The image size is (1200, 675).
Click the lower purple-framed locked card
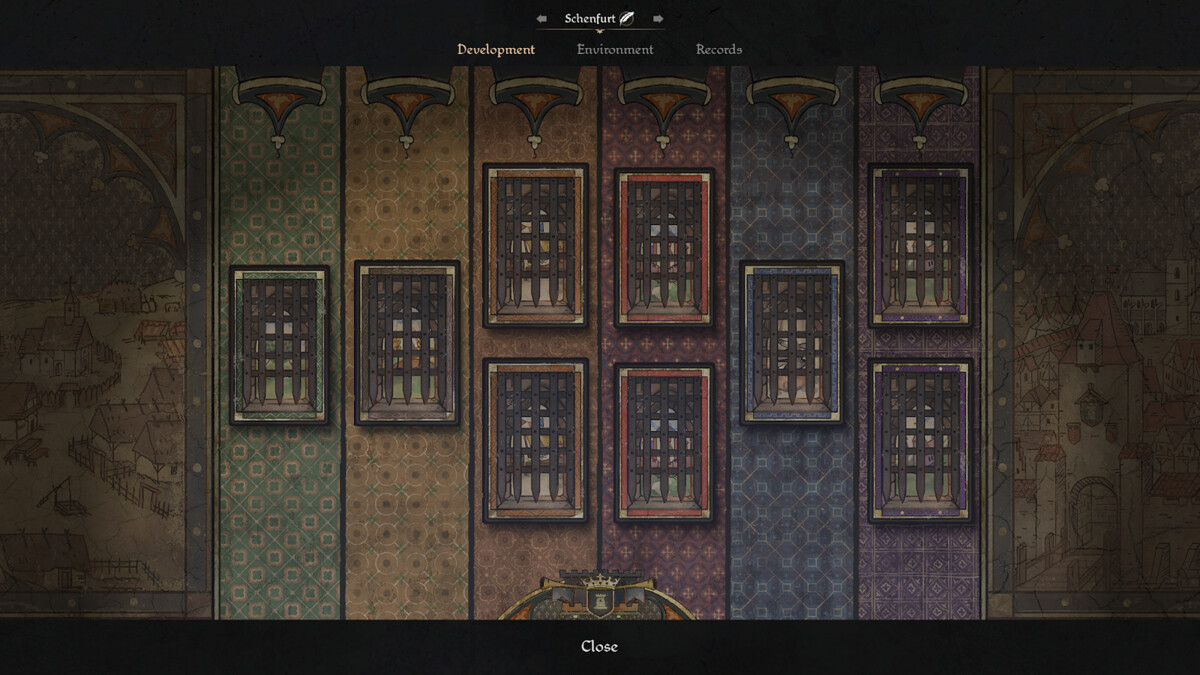pyautogui.click(x=920, y=440)
